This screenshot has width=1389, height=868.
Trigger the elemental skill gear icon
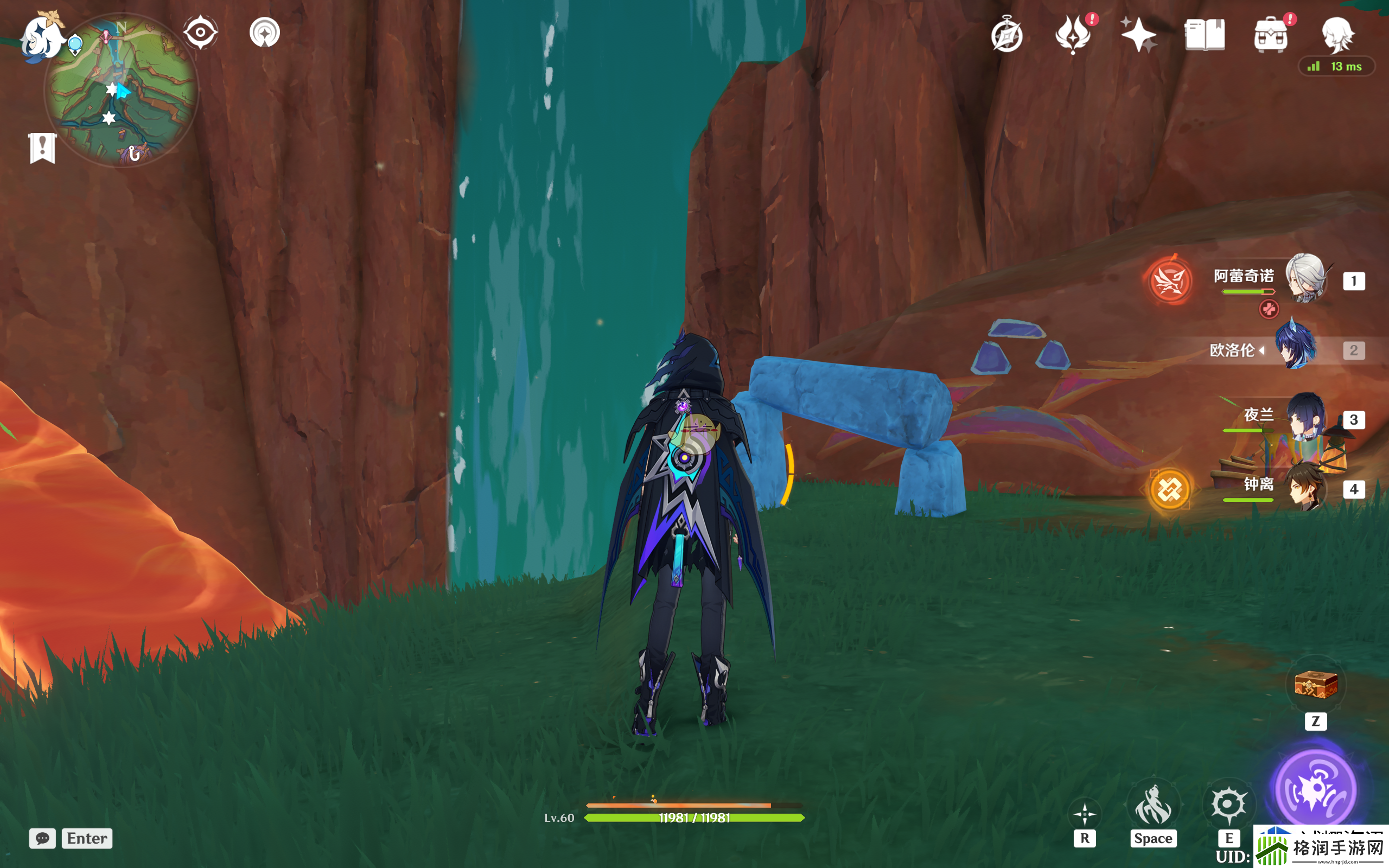(1228, 803)
